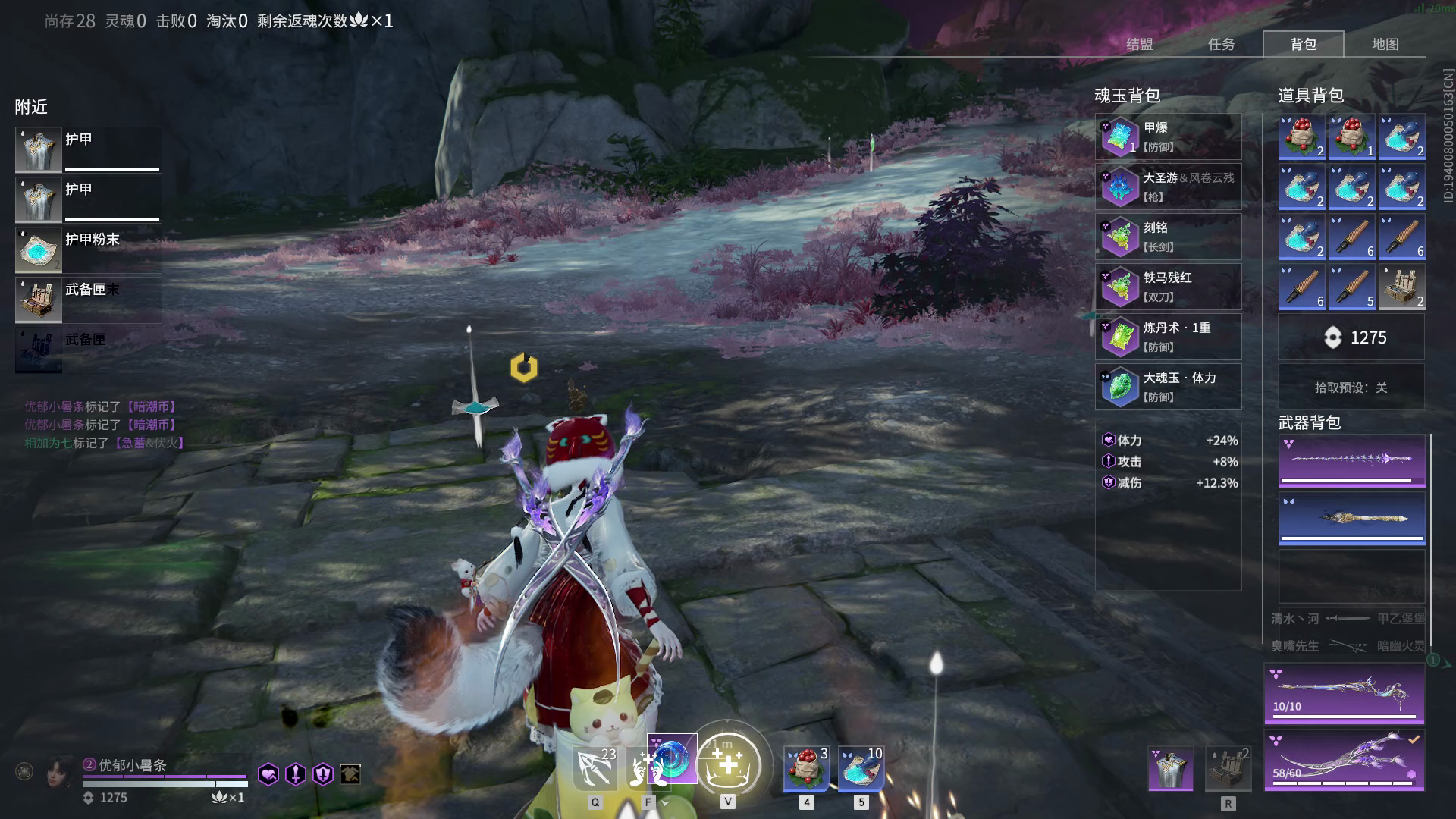Image resolution: width=1456 pixels, height=819 pixels.
Task: Pick up the nearby 护甲粉末 item
Action: 88,250
